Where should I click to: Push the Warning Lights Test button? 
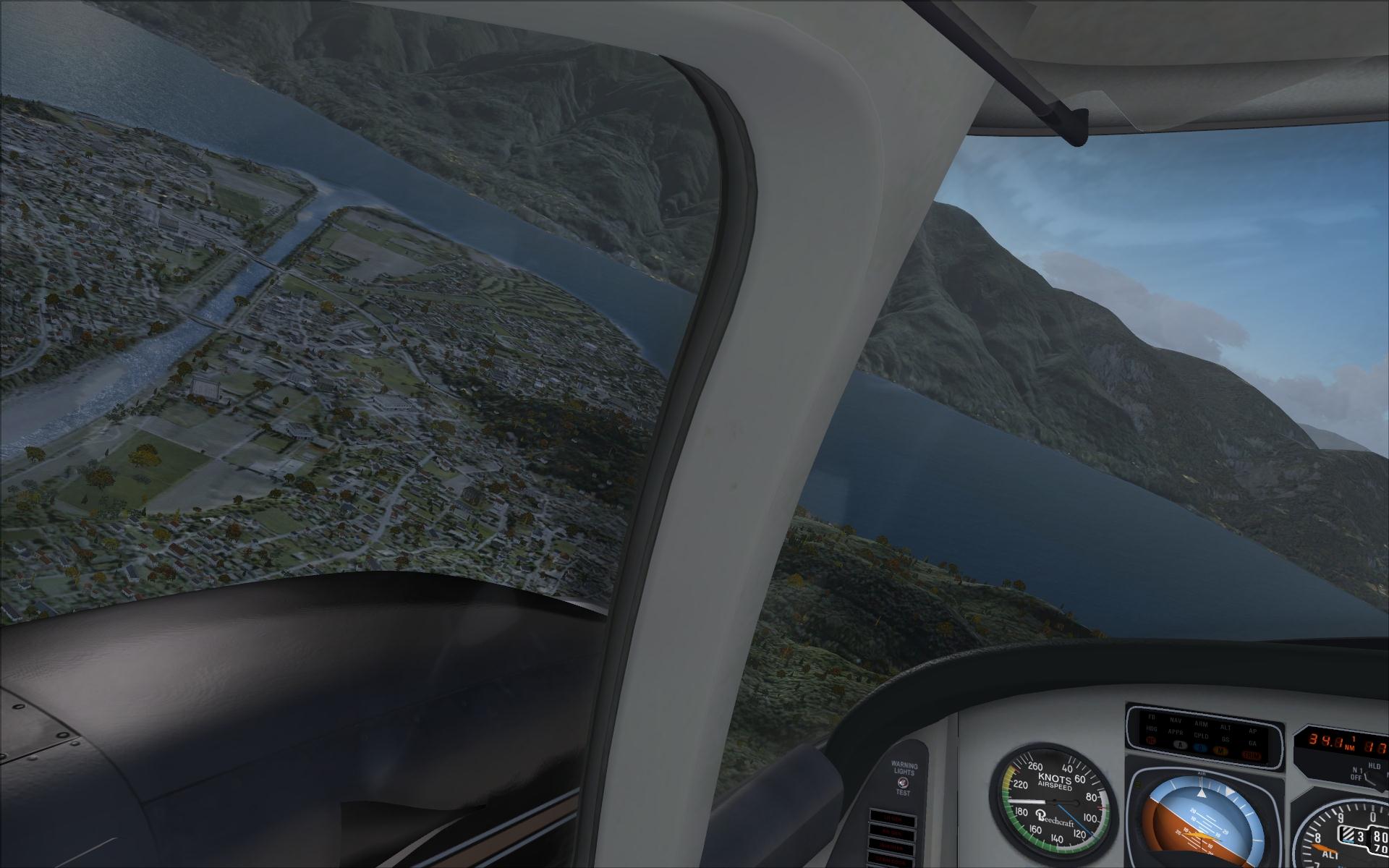tap(901, 782)
